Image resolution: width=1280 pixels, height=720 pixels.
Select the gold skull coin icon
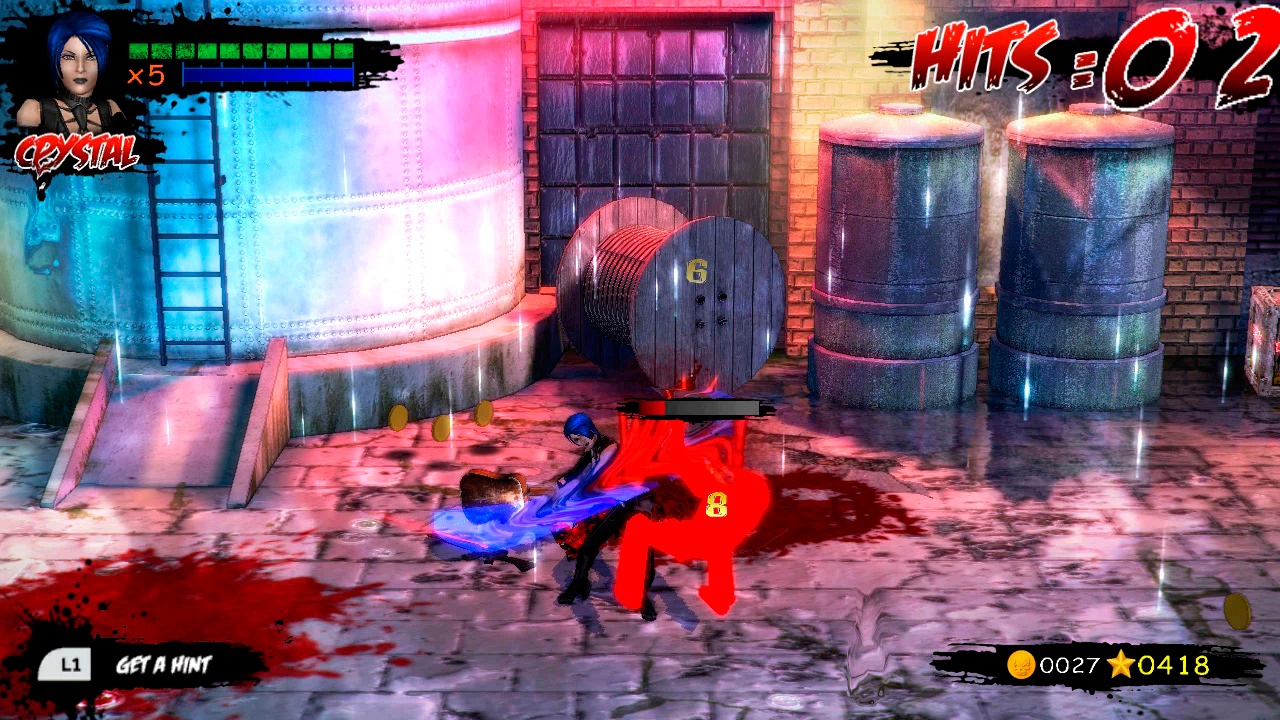coord(1020,666)
